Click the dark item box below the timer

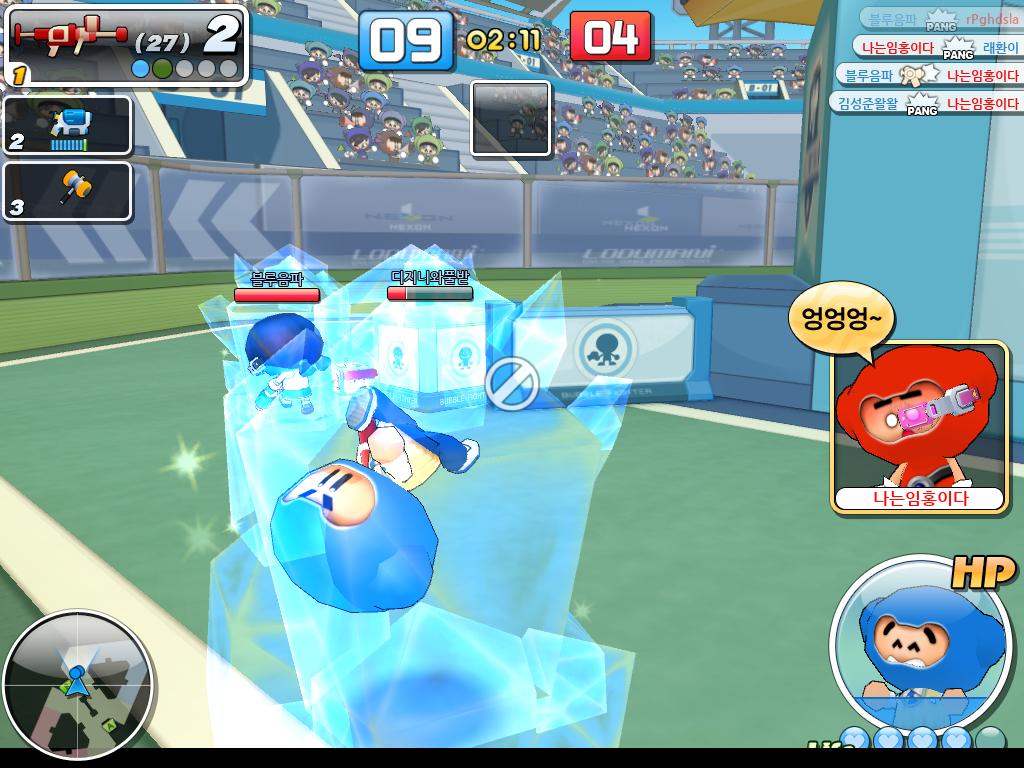coord(510,119)
